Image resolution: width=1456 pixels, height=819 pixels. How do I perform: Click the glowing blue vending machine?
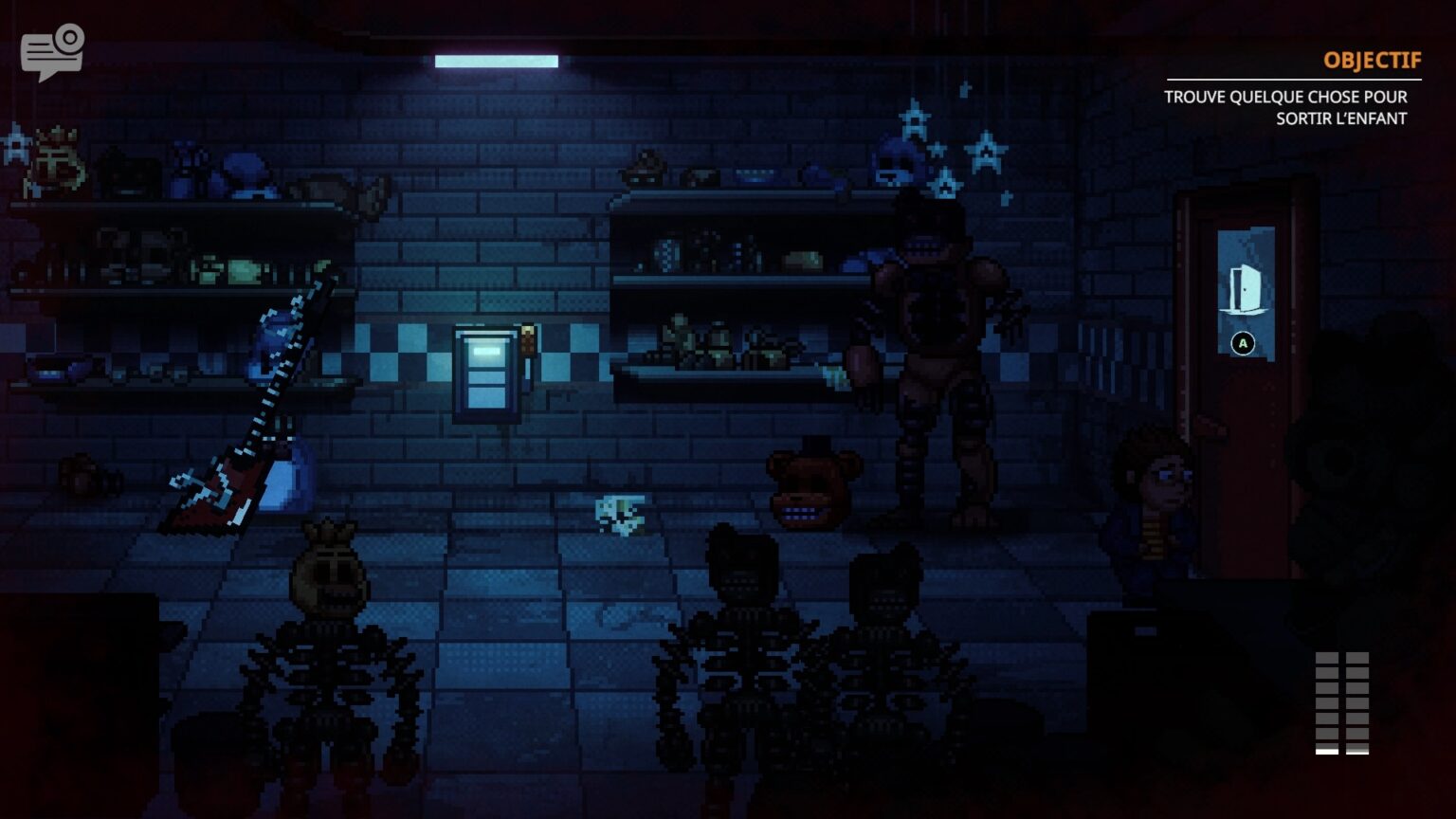coord(486,374)
